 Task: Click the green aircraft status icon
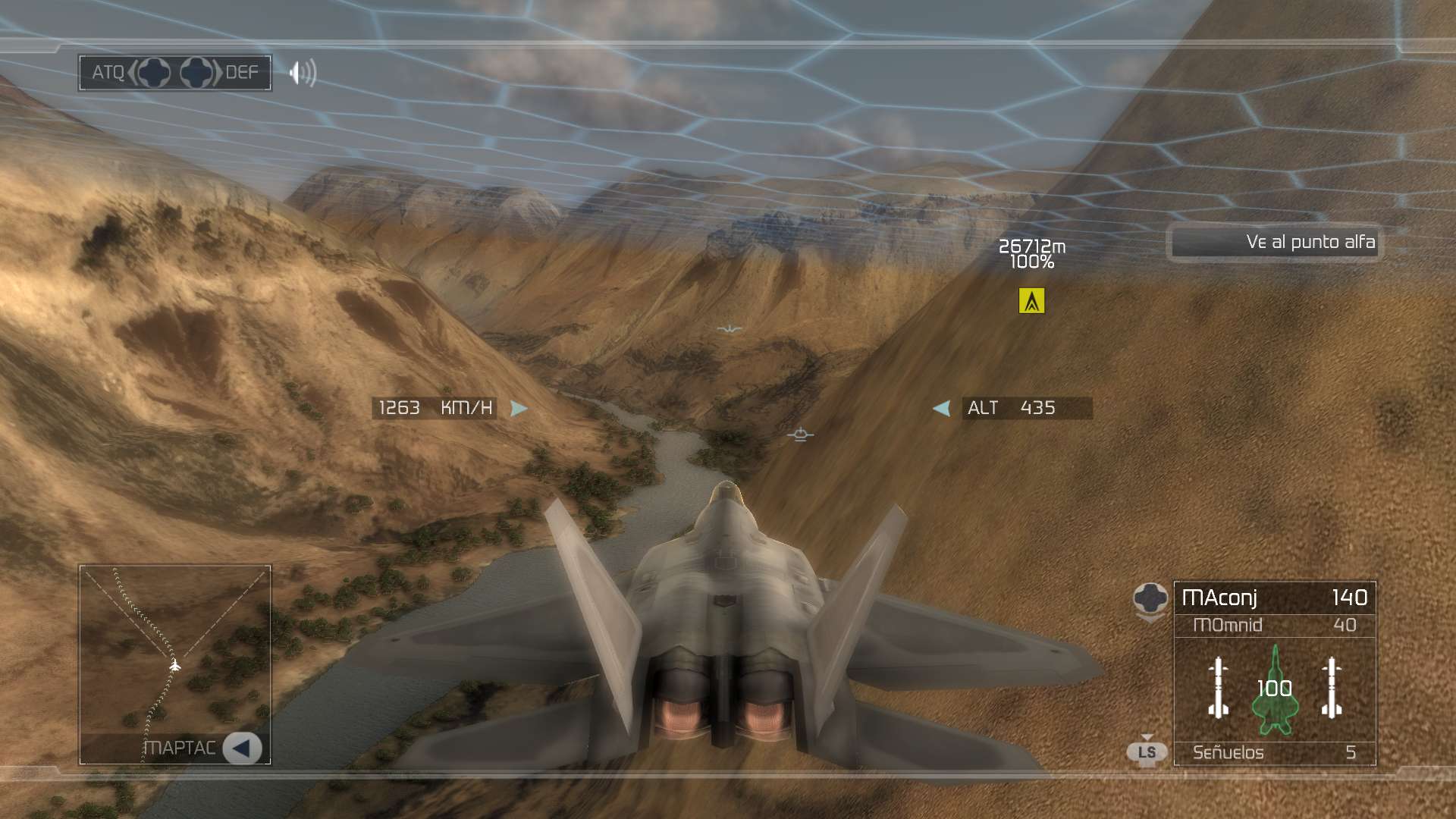pos(1275,690)
